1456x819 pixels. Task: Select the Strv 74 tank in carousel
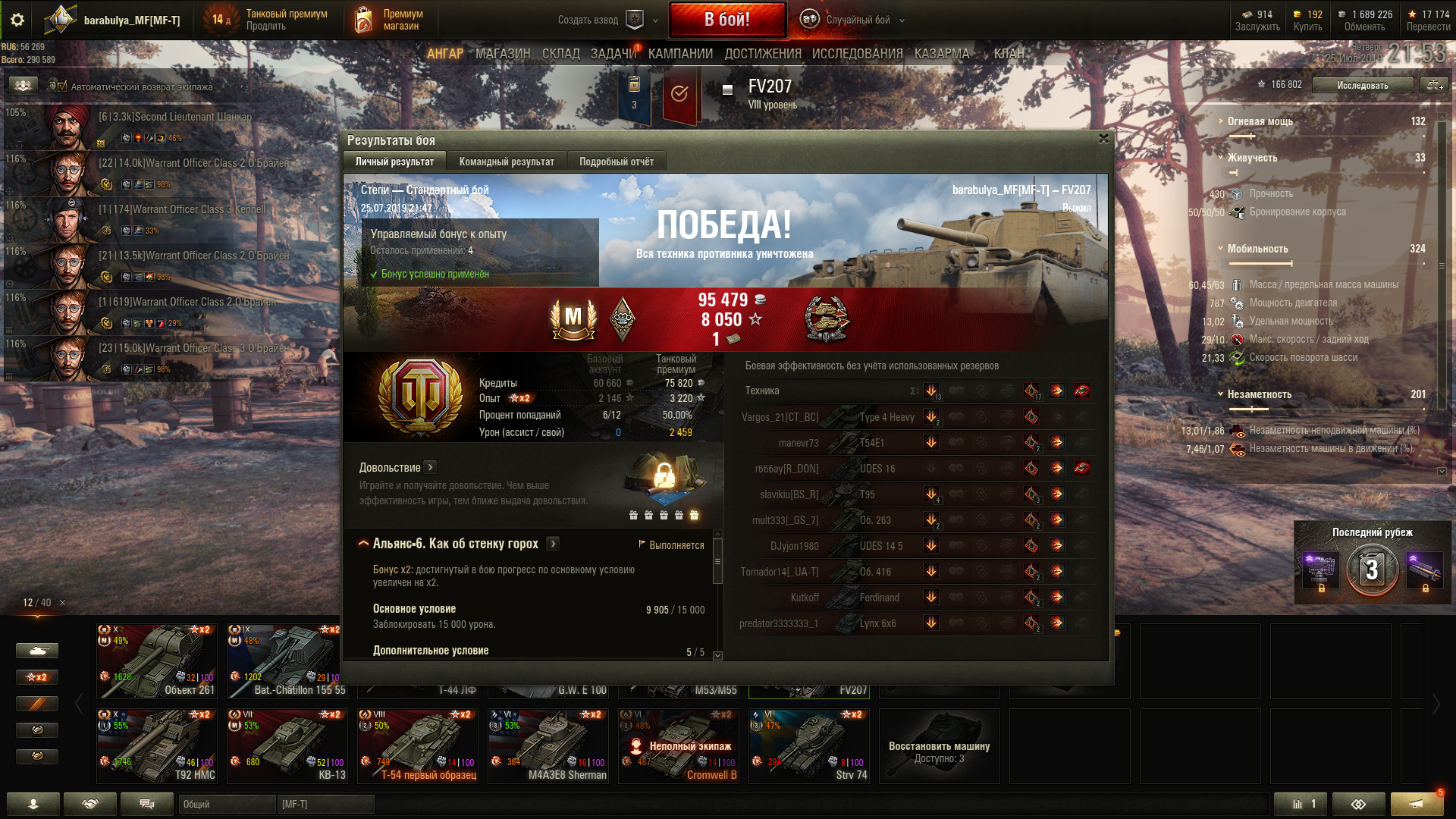[808, 745]
